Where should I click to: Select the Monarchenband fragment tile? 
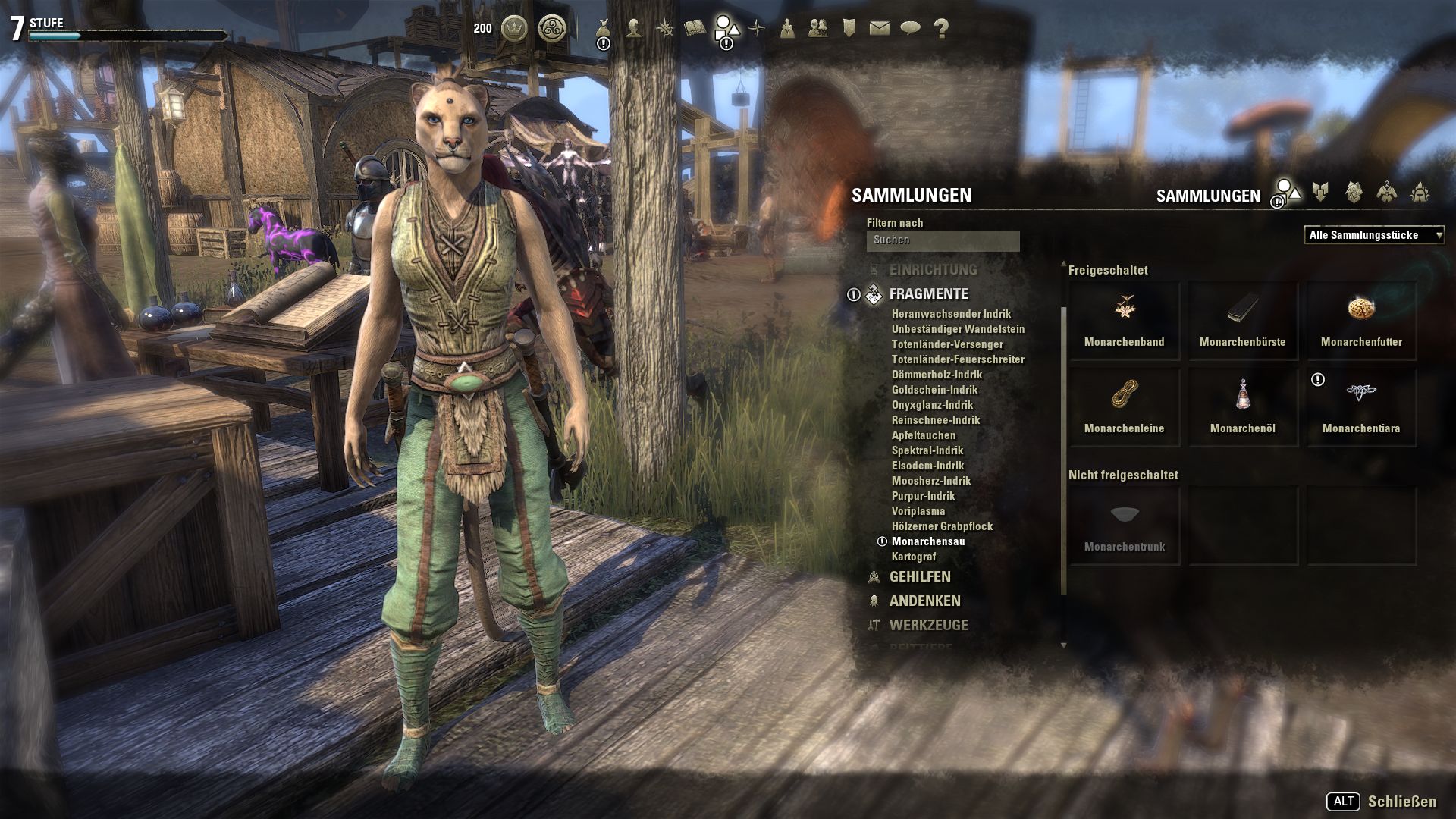(1124, 320)
